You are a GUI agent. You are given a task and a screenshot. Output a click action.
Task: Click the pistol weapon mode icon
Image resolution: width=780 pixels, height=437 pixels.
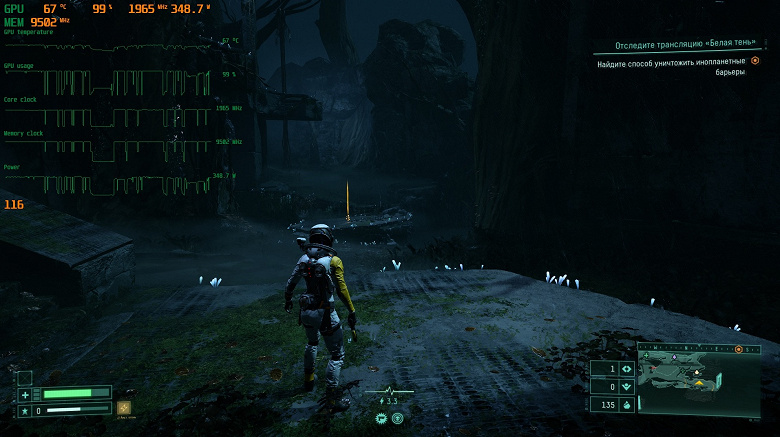click(x=380, y=418)
